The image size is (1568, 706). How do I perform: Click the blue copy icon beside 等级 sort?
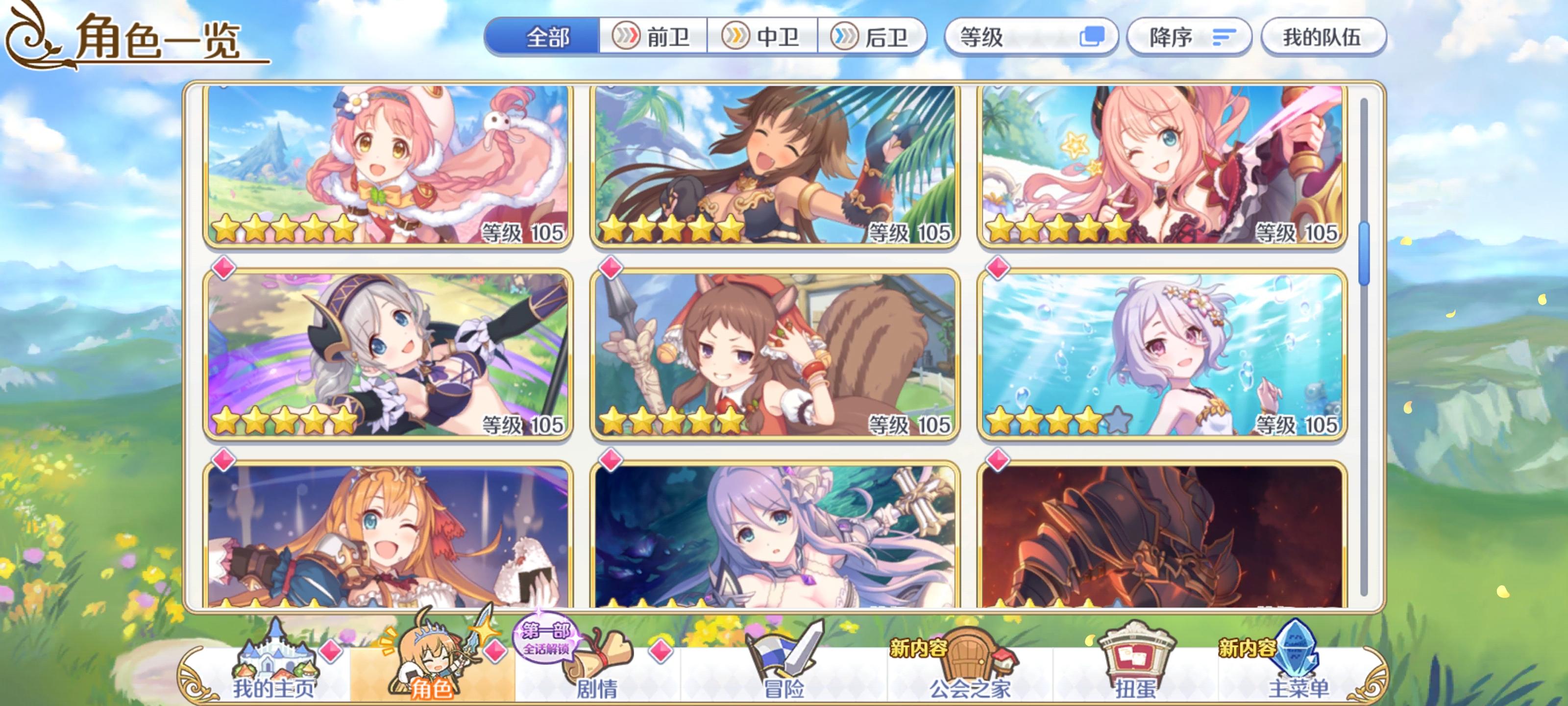click(x=1094, y=38)
